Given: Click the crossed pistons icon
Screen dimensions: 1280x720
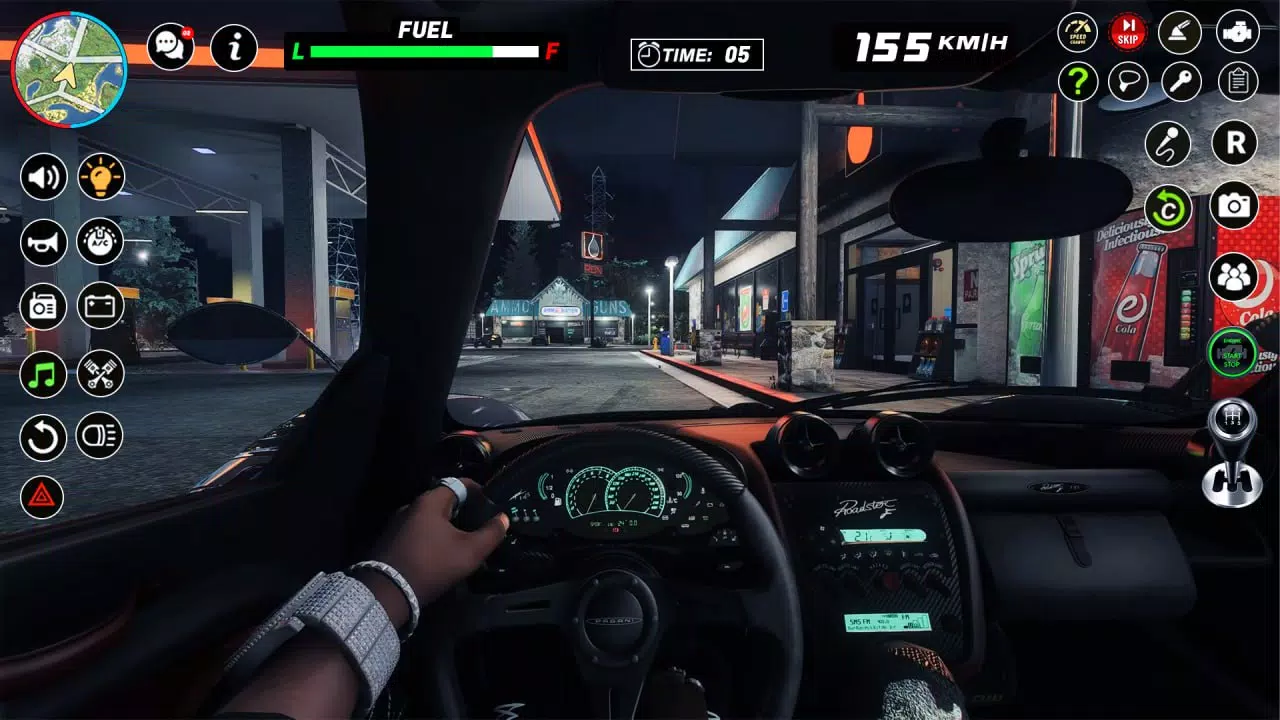Looking at the screenshot, I should click(101, 374).
